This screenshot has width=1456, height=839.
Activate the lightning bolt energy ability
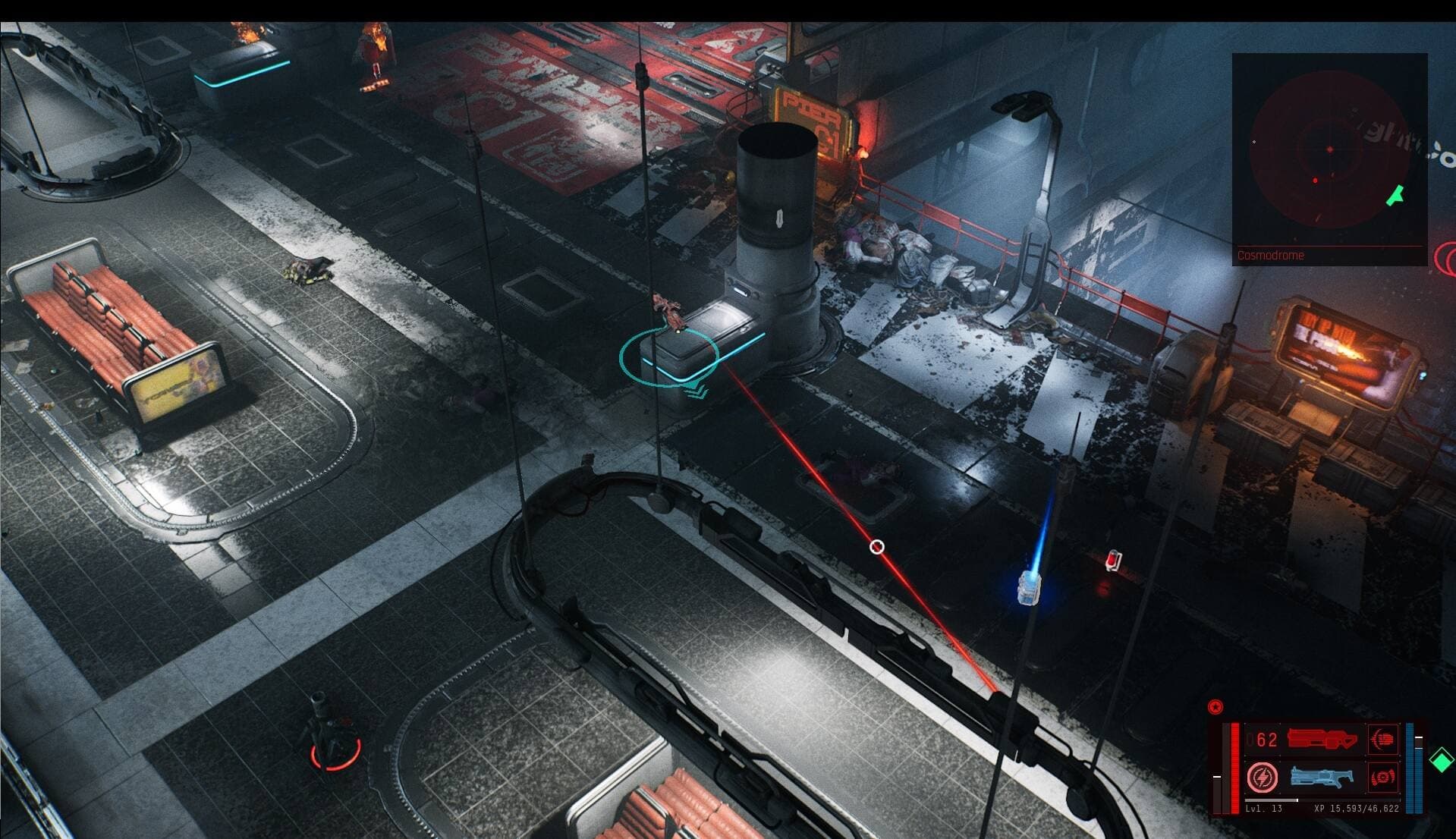(x=1263, y=778)
